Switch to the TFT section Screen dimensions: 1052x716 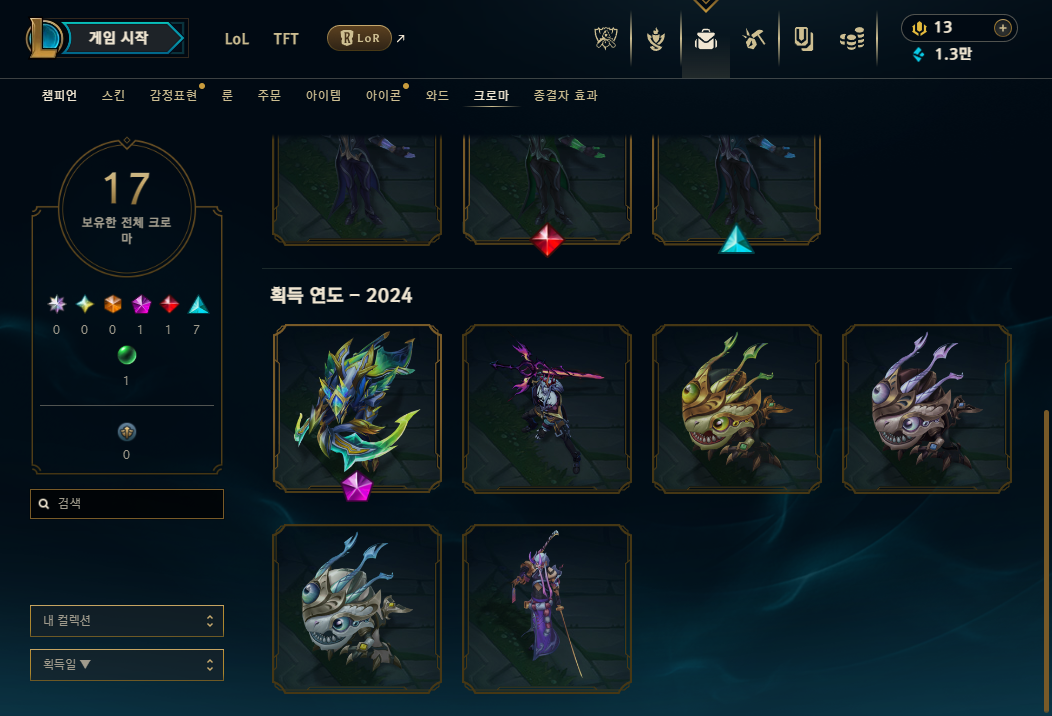[x=286, y=39]
